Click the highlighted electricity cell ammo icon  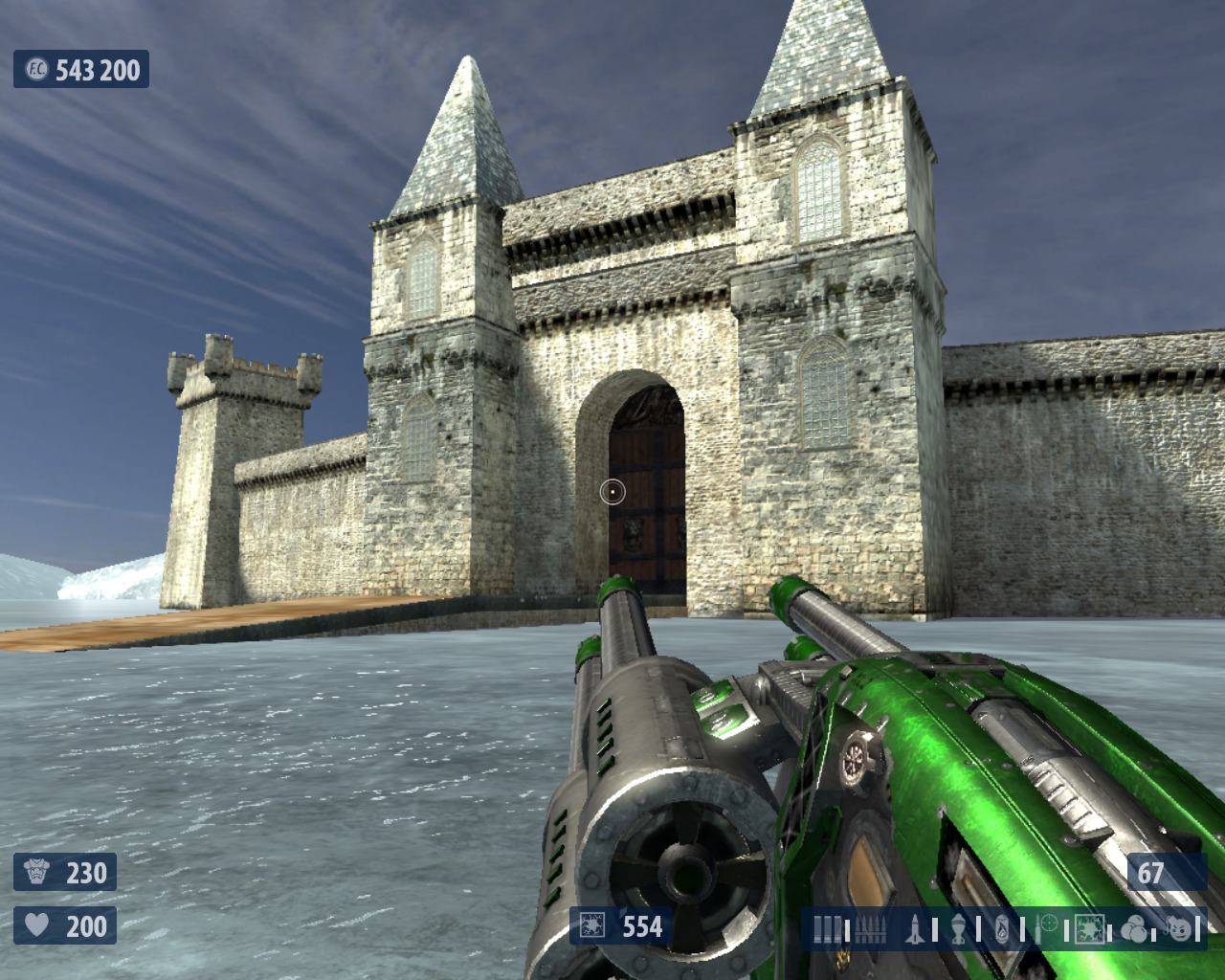1089,928
